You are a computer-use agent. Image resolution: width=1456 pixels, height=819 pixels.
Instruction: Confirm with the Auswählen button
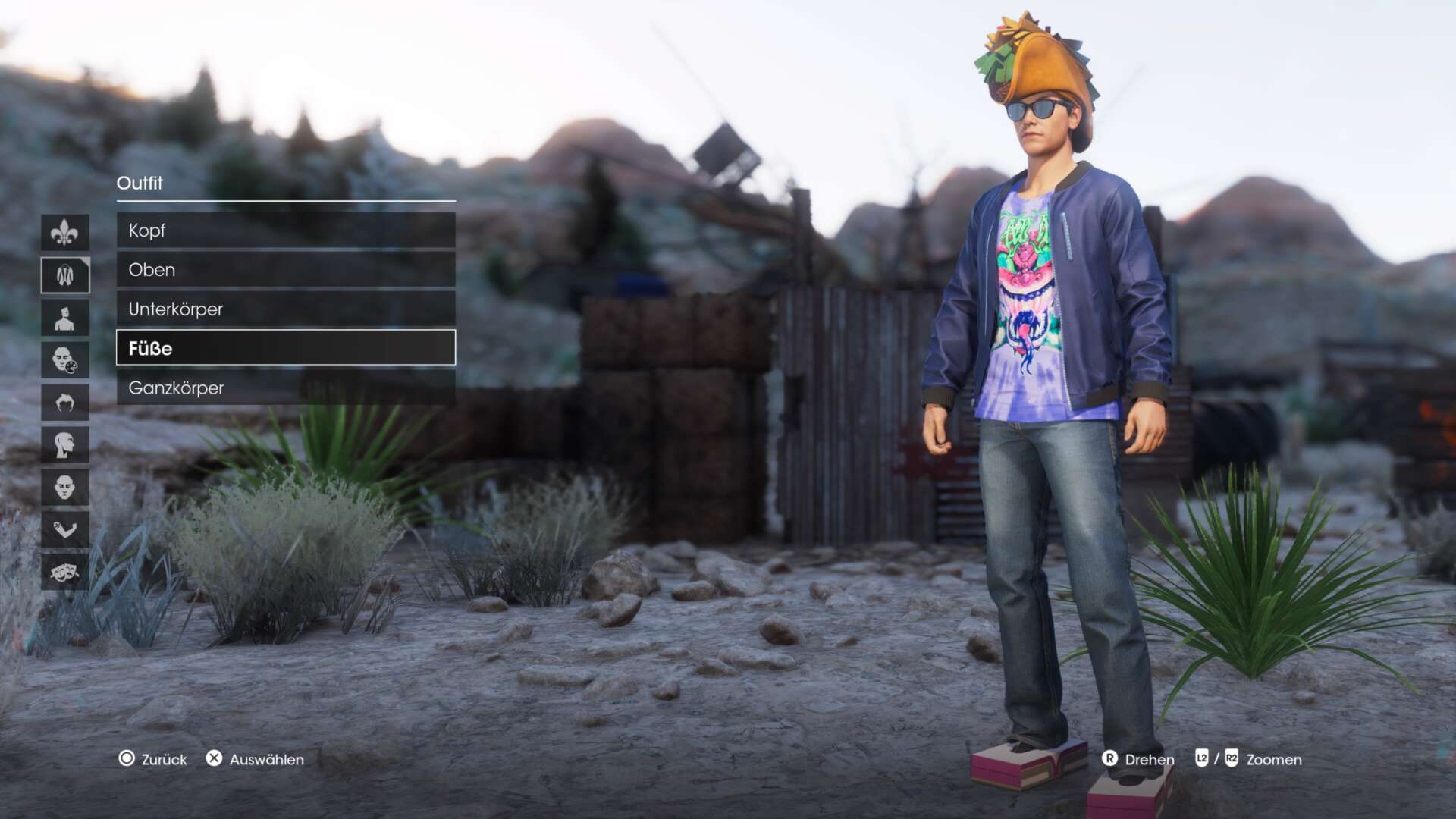(x=256, y=759)
